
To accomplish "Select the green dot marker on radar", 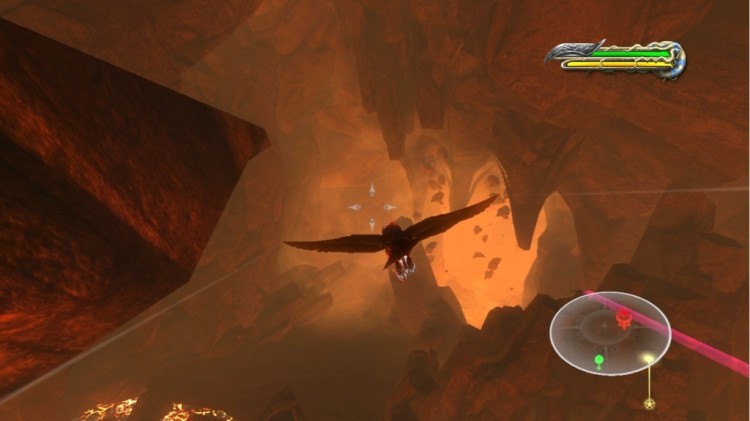I will coord(599,360).
